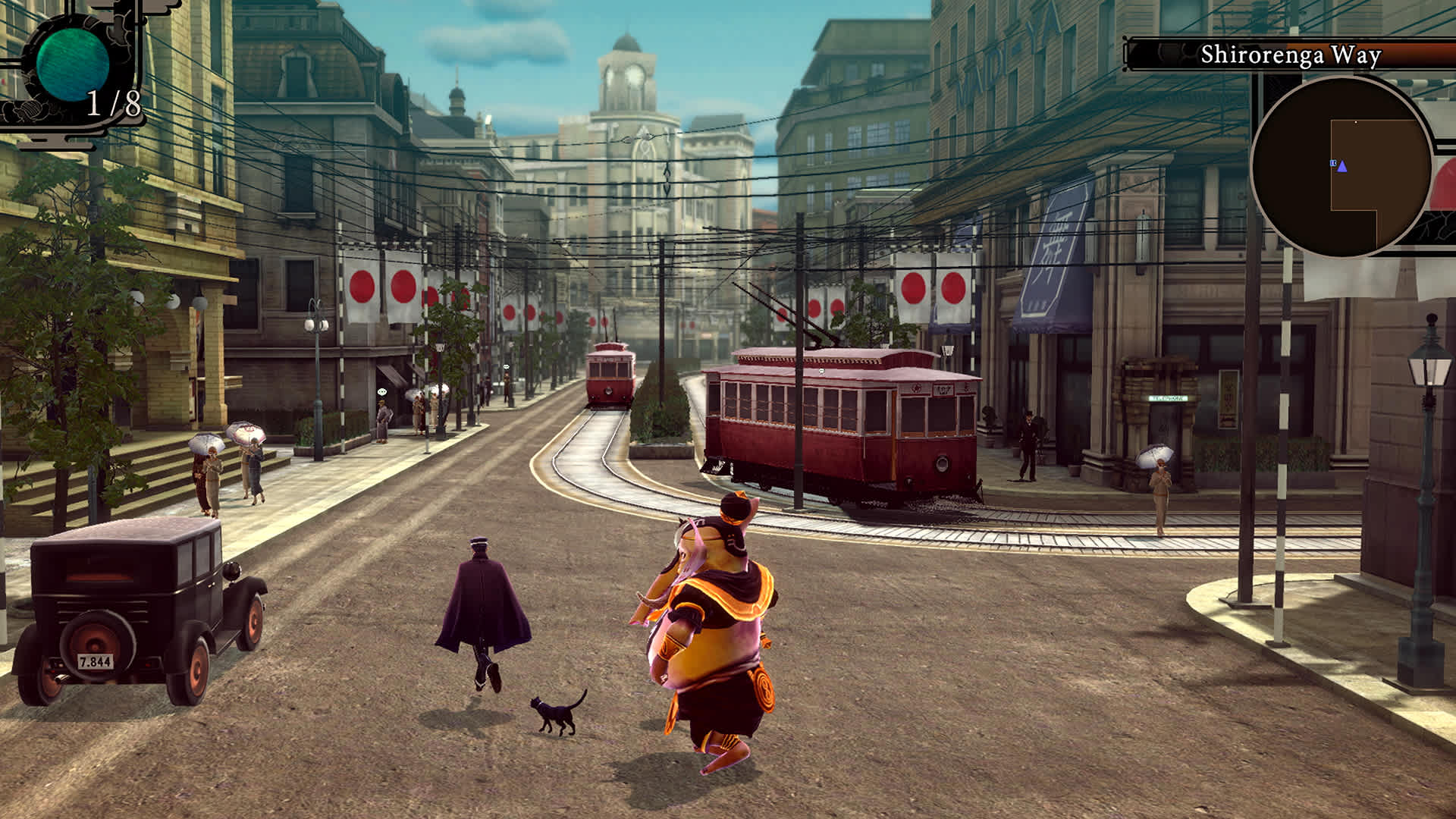Click the white dot marker on the minimap
The image size is (1456, 819).
tap(1356, 122)
